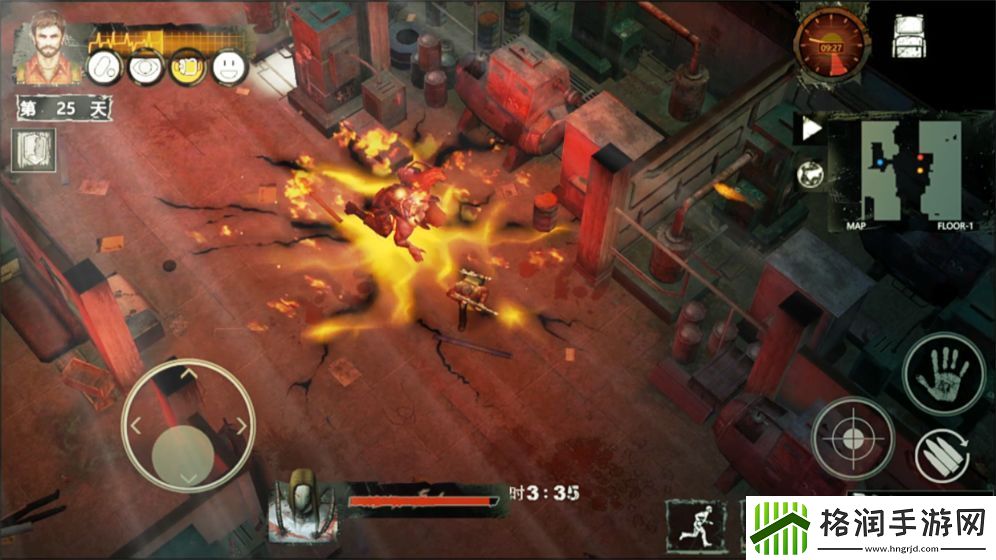Use the hand interact button

[944, 374]
